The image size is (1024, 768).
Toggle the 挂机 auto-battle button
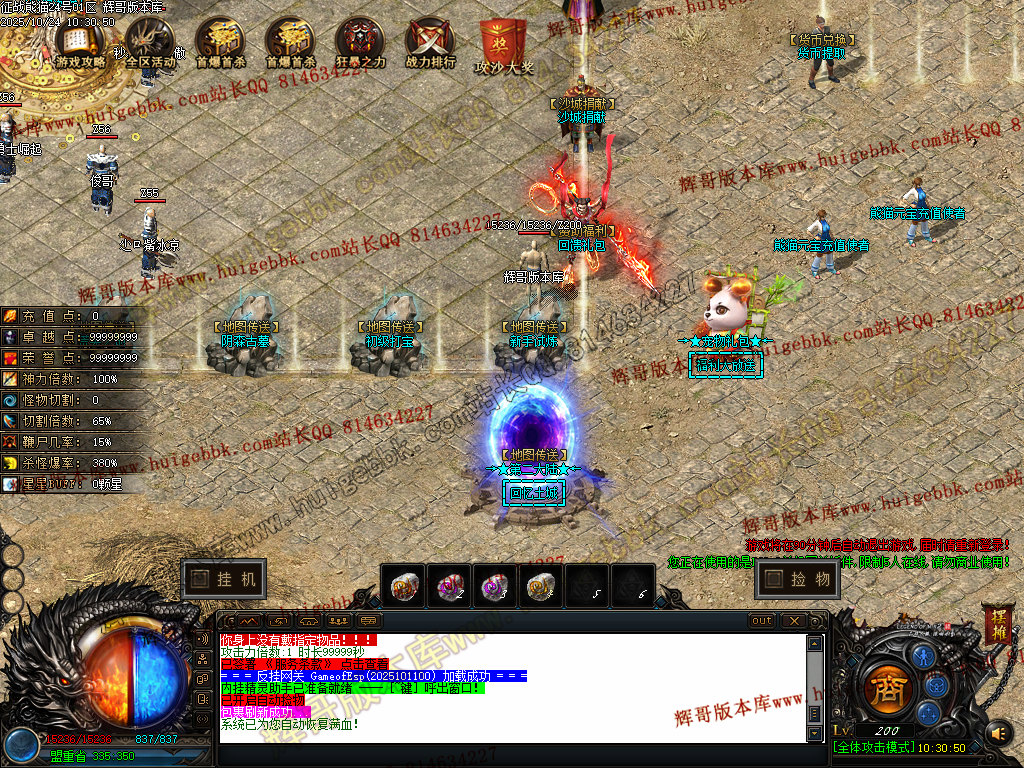(x=224, y=579)
